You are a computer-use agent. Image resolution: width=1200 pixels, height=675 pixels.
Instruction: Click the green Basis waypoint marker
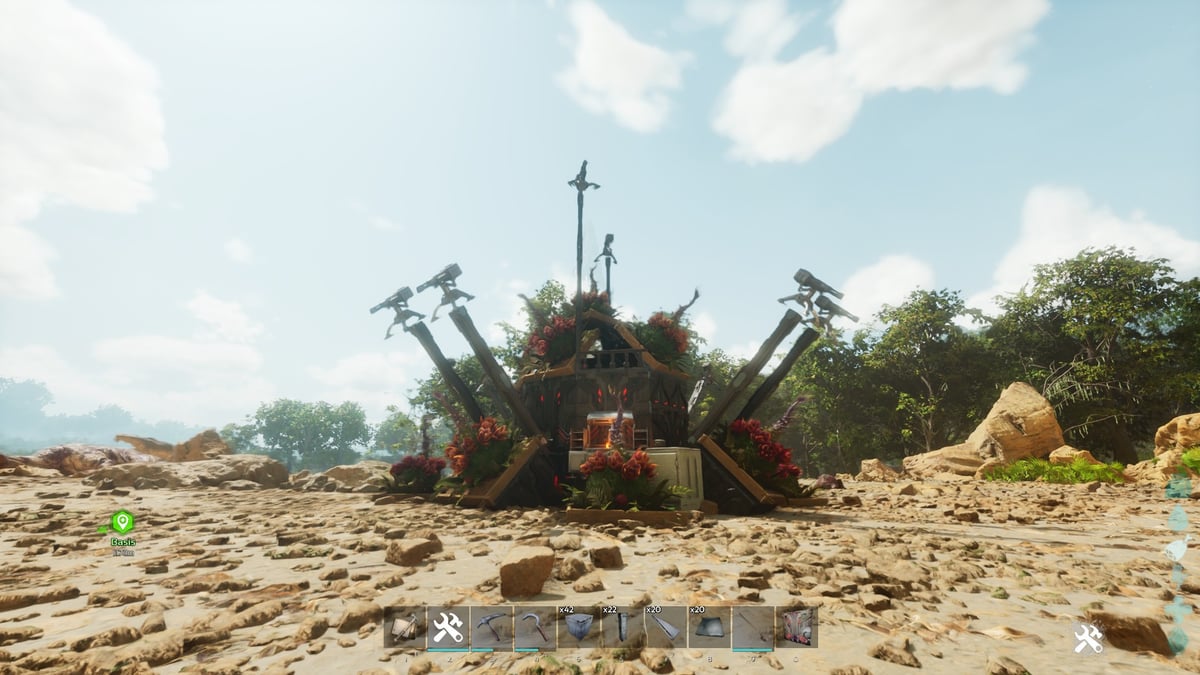pos(122,522)
